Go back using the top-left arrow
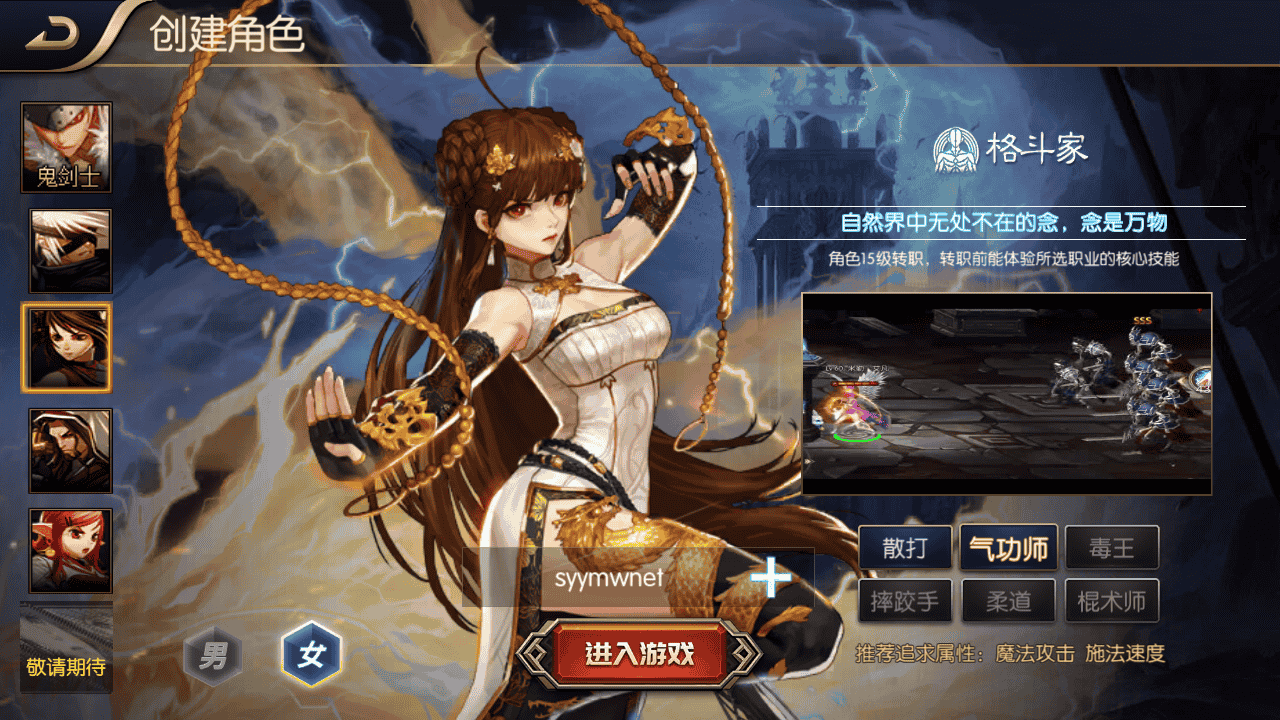This screenshot has height=720, width=1280. tap(53, 36)
